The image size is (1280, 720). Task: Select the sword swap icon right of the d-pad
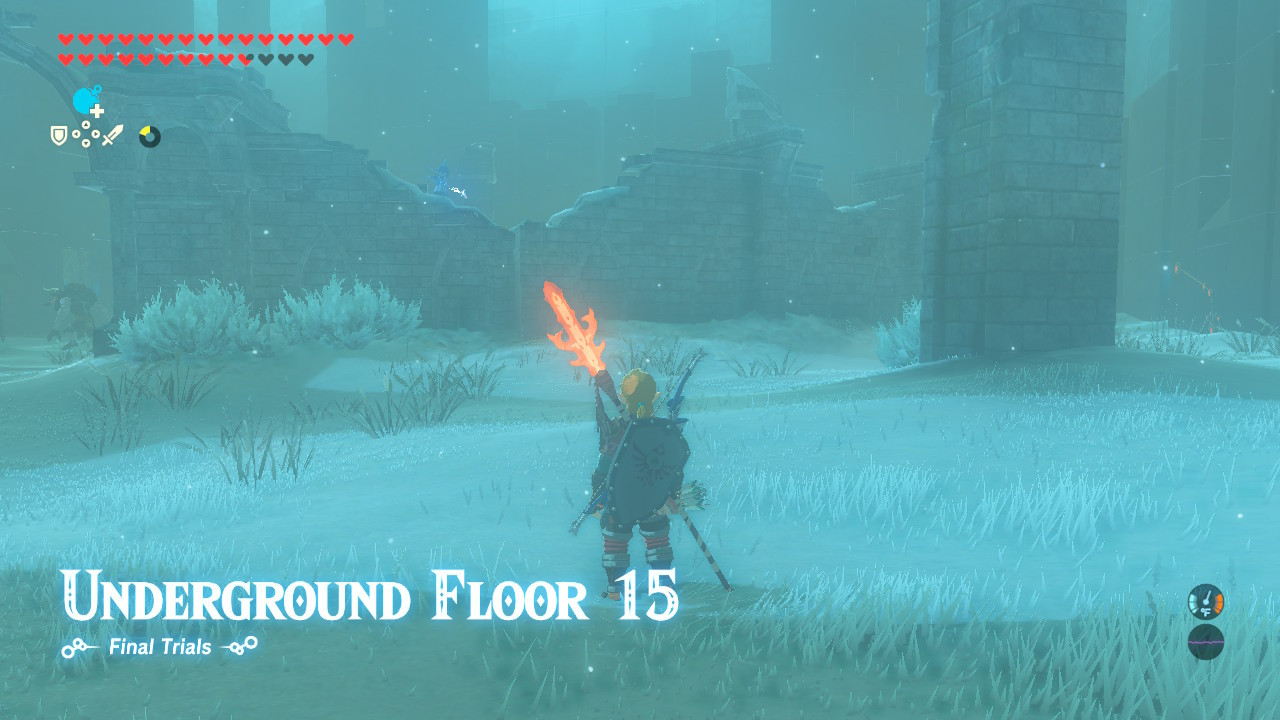[113, 134]
